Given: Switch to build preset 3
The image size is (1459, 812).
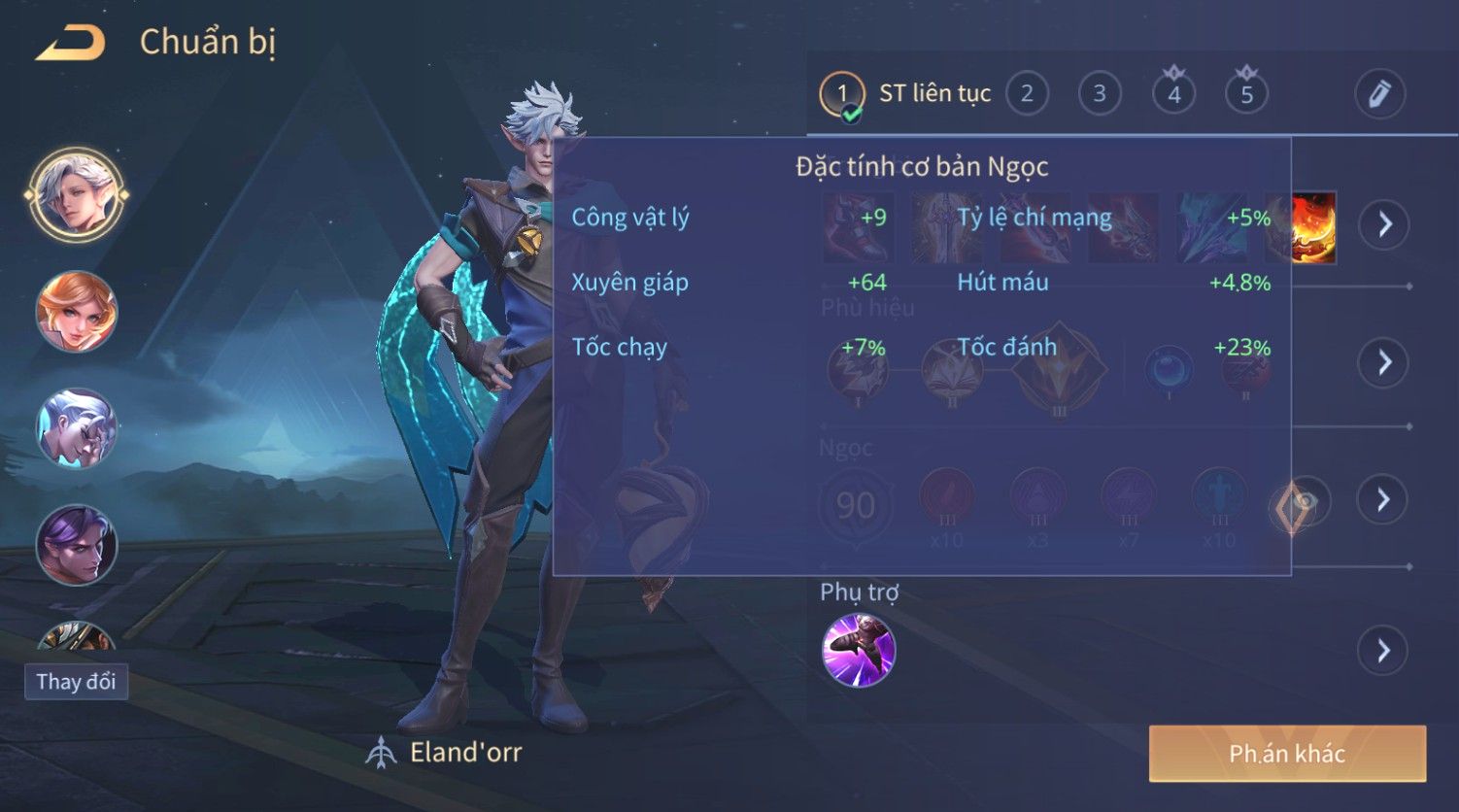Looking at the screenshot, I should point(1100,94).
